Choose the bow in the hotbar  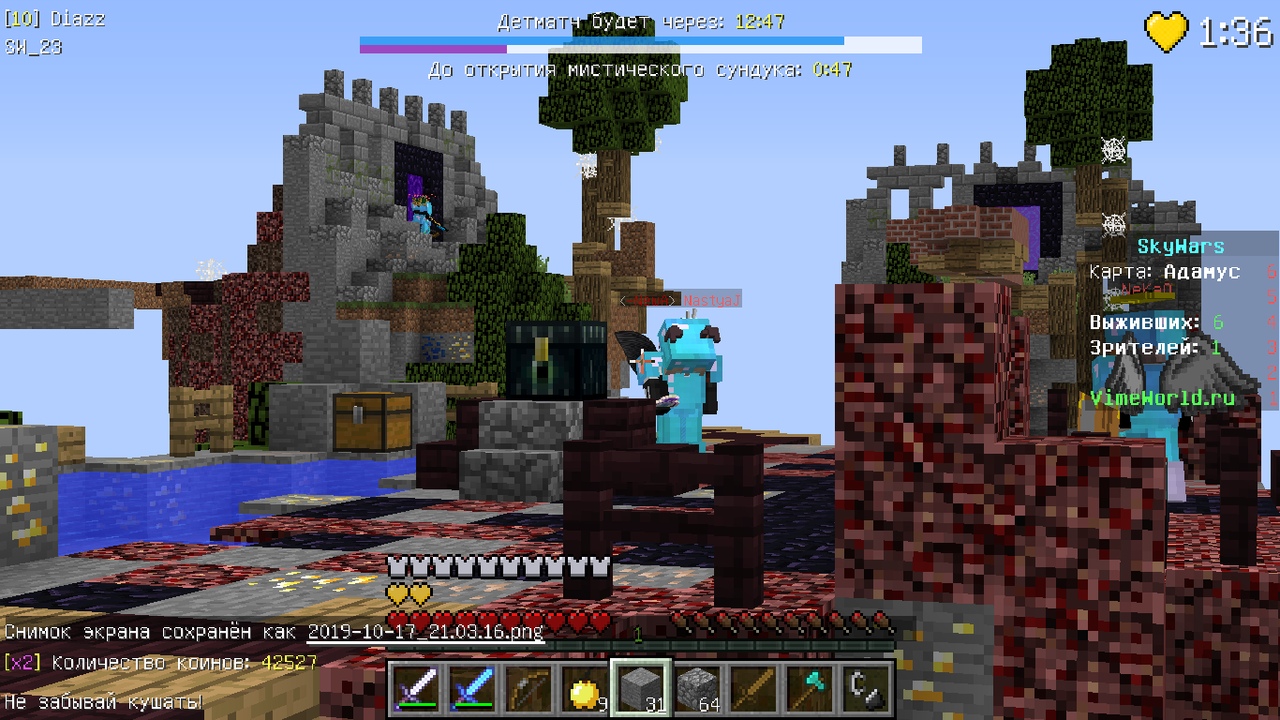tap(526, 688)
